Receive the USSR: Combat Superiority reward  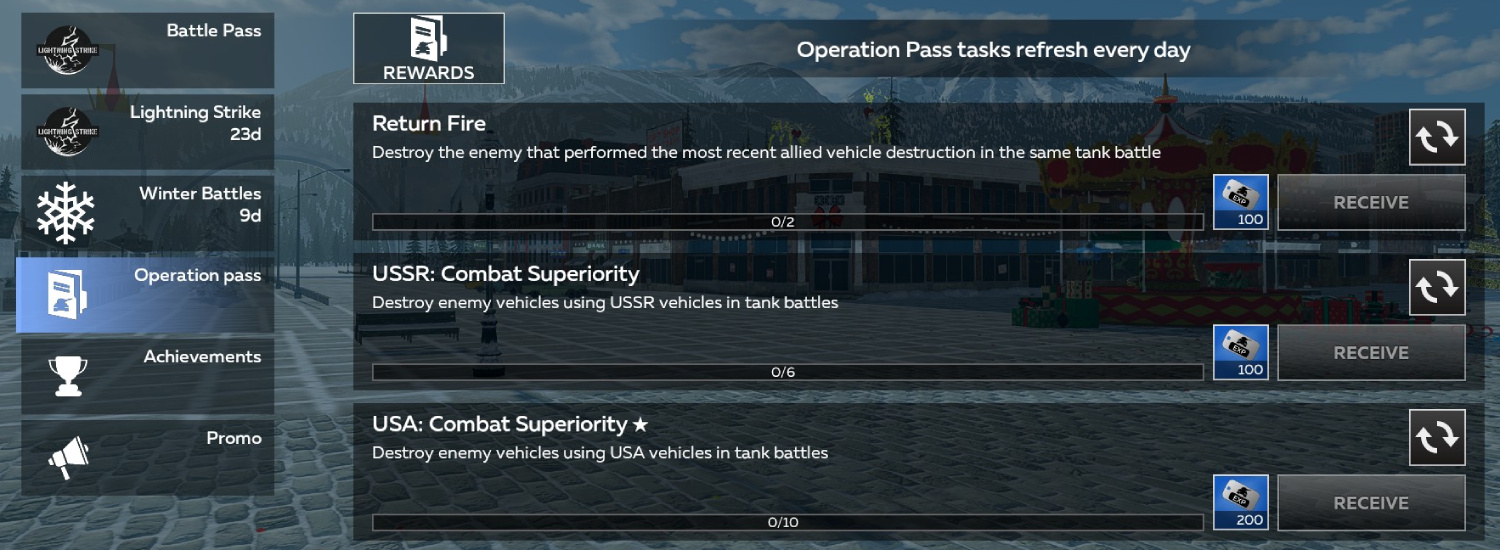1371,353
